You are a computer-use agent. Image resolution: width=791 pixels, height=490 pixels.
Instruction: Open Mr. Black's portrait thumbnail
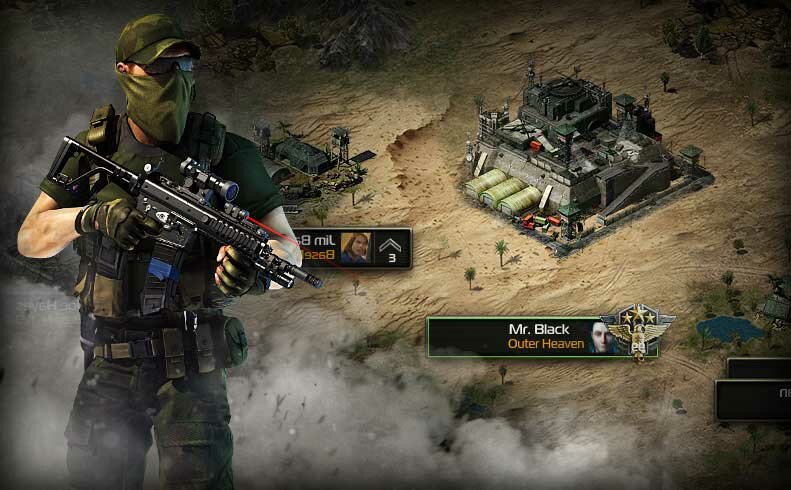[x=600, y=338]
